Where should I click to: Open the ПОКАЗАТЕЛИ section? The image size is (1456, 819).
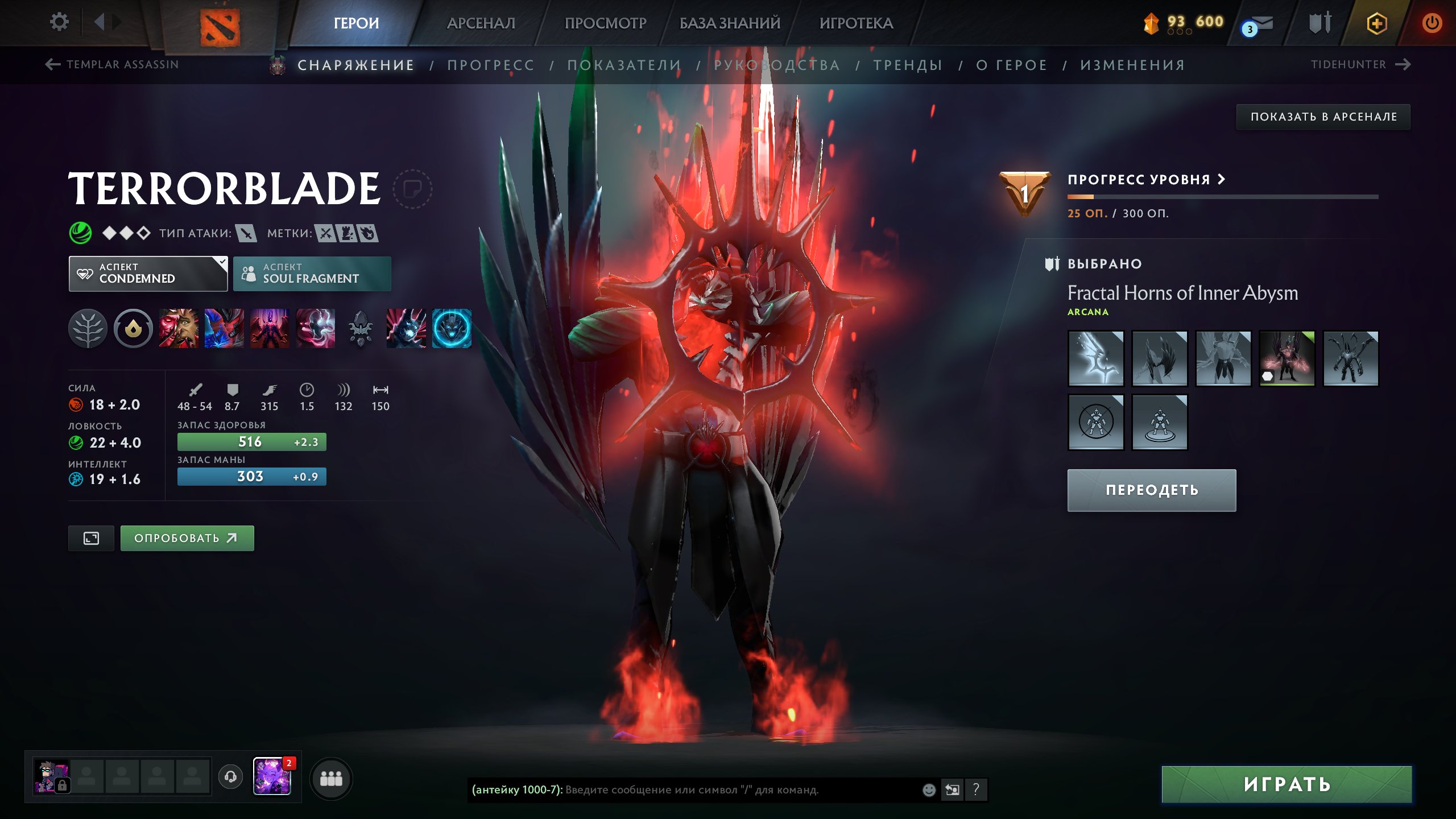point(623,65)
